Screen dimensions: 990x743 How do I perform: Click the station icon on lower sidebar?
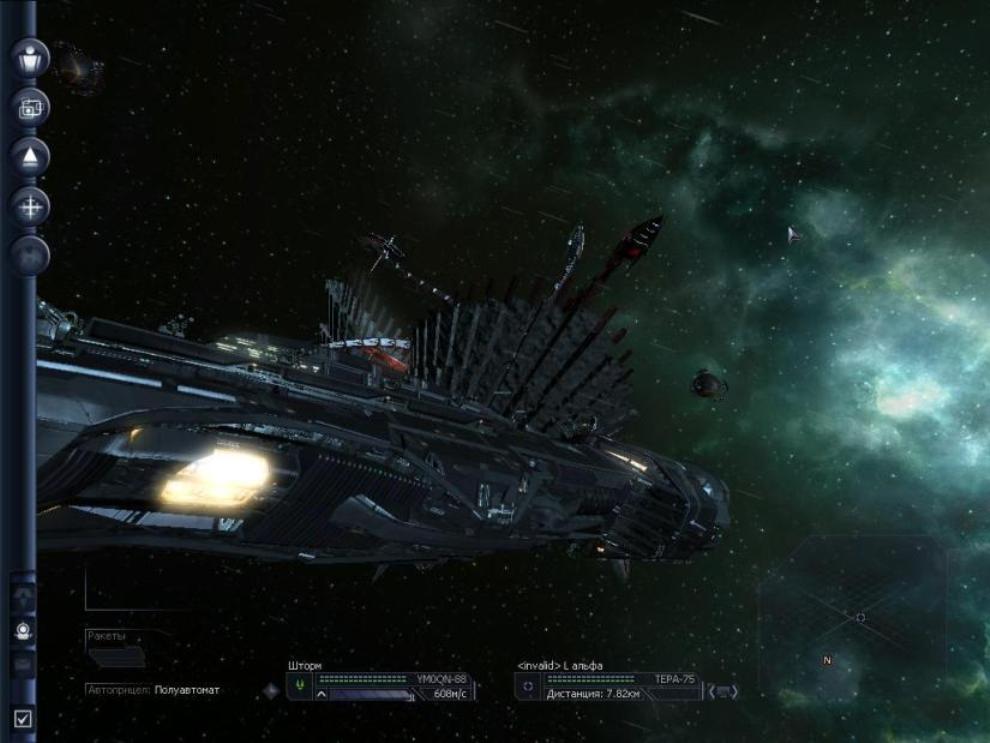click(x=22, y=631)
